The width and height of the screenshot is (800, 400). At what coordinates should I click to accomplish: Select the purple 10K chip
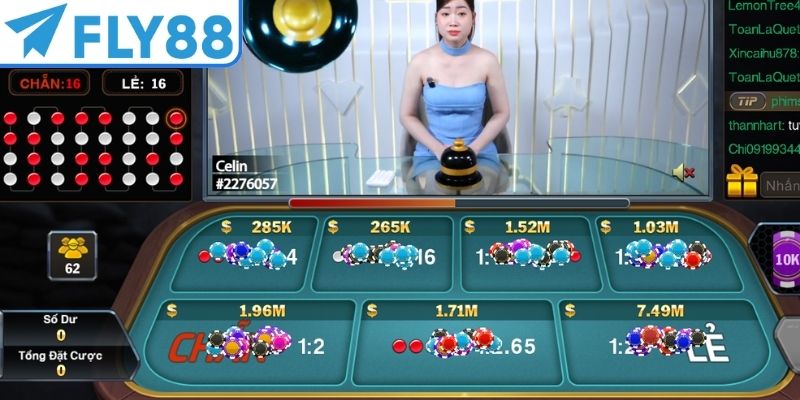785,259
